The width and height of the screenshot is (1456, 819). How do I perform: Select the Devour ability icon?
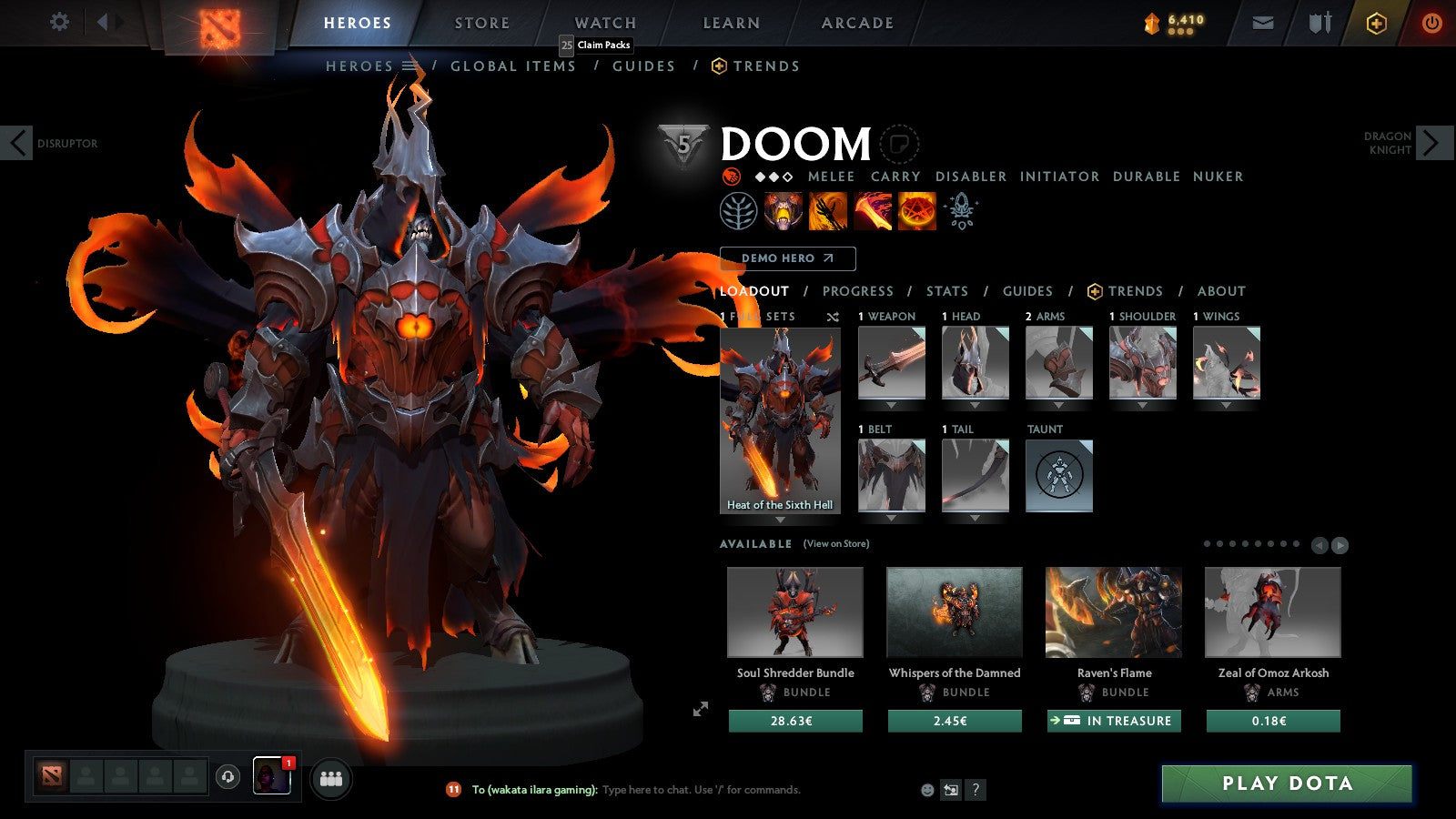782,211
